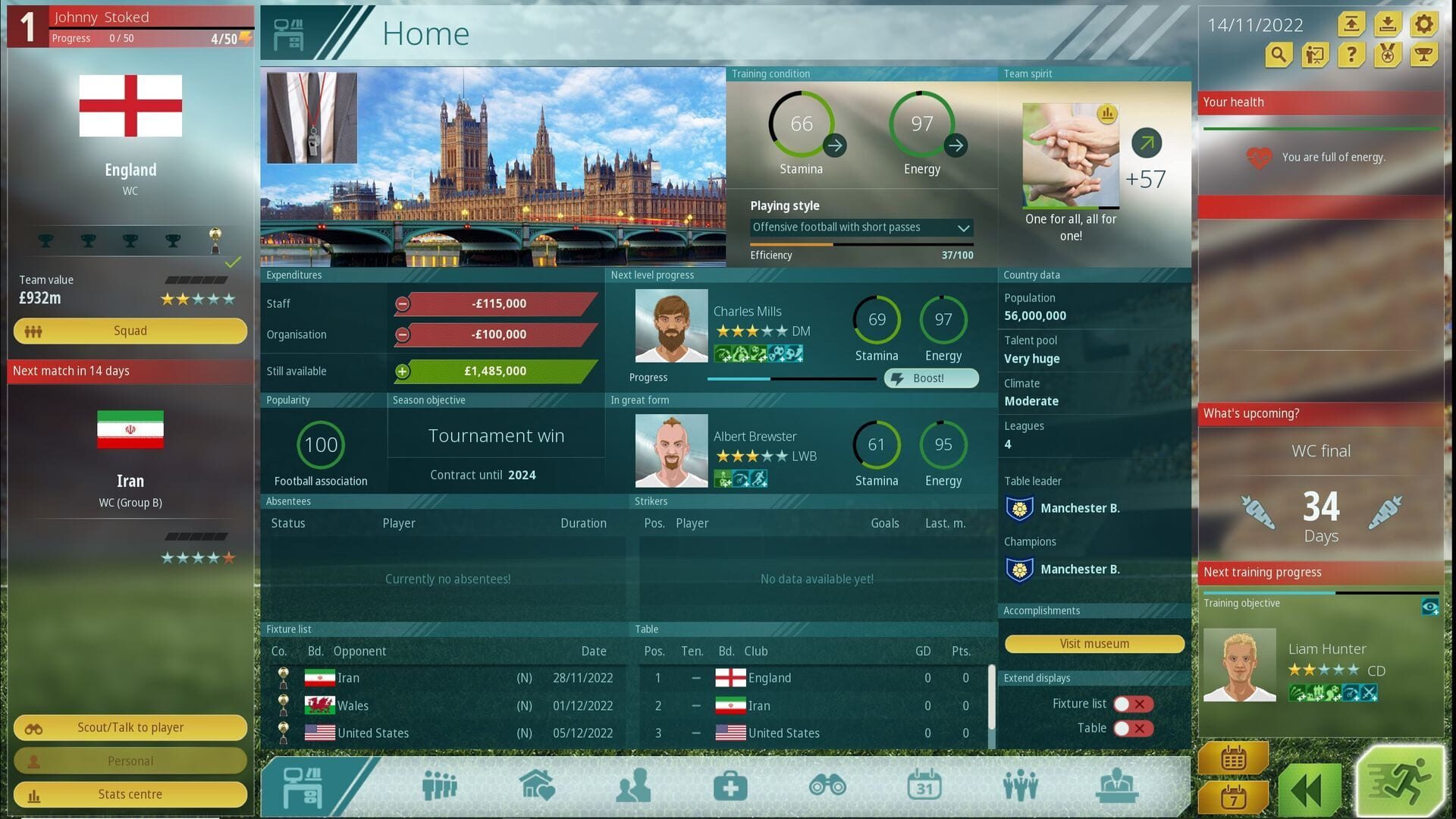Open the Stats centre menu entry

[130, 793]
